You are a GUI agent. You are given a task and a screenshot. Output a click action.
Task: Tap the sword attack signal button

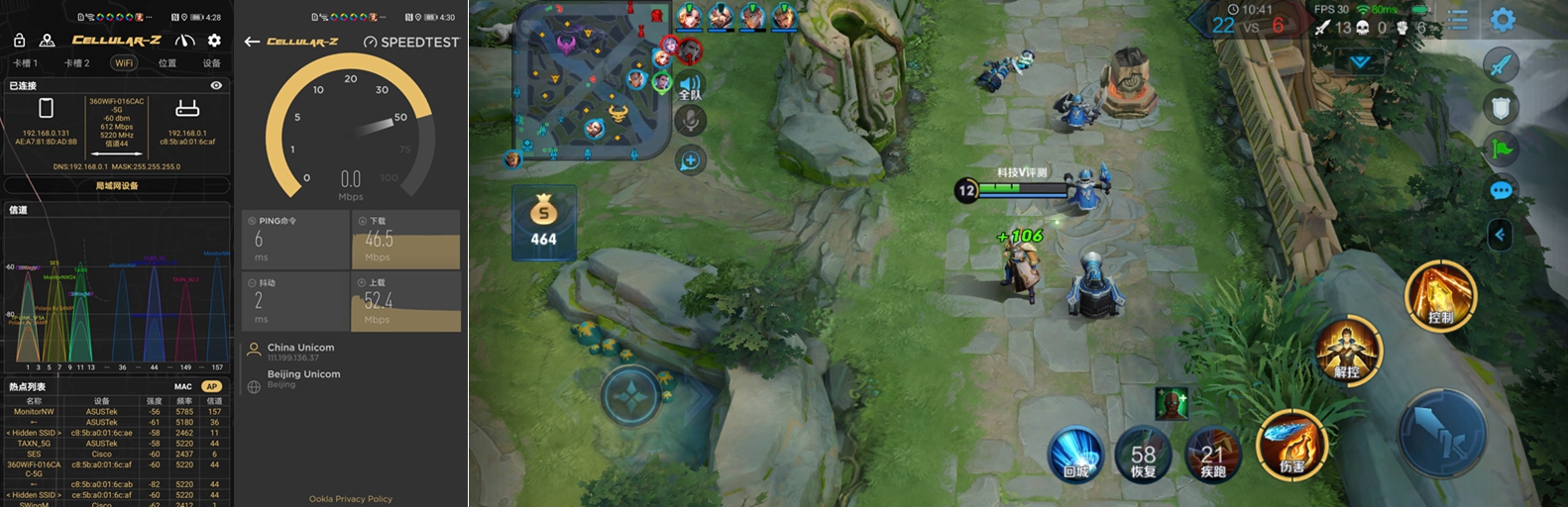[1501, 65]
